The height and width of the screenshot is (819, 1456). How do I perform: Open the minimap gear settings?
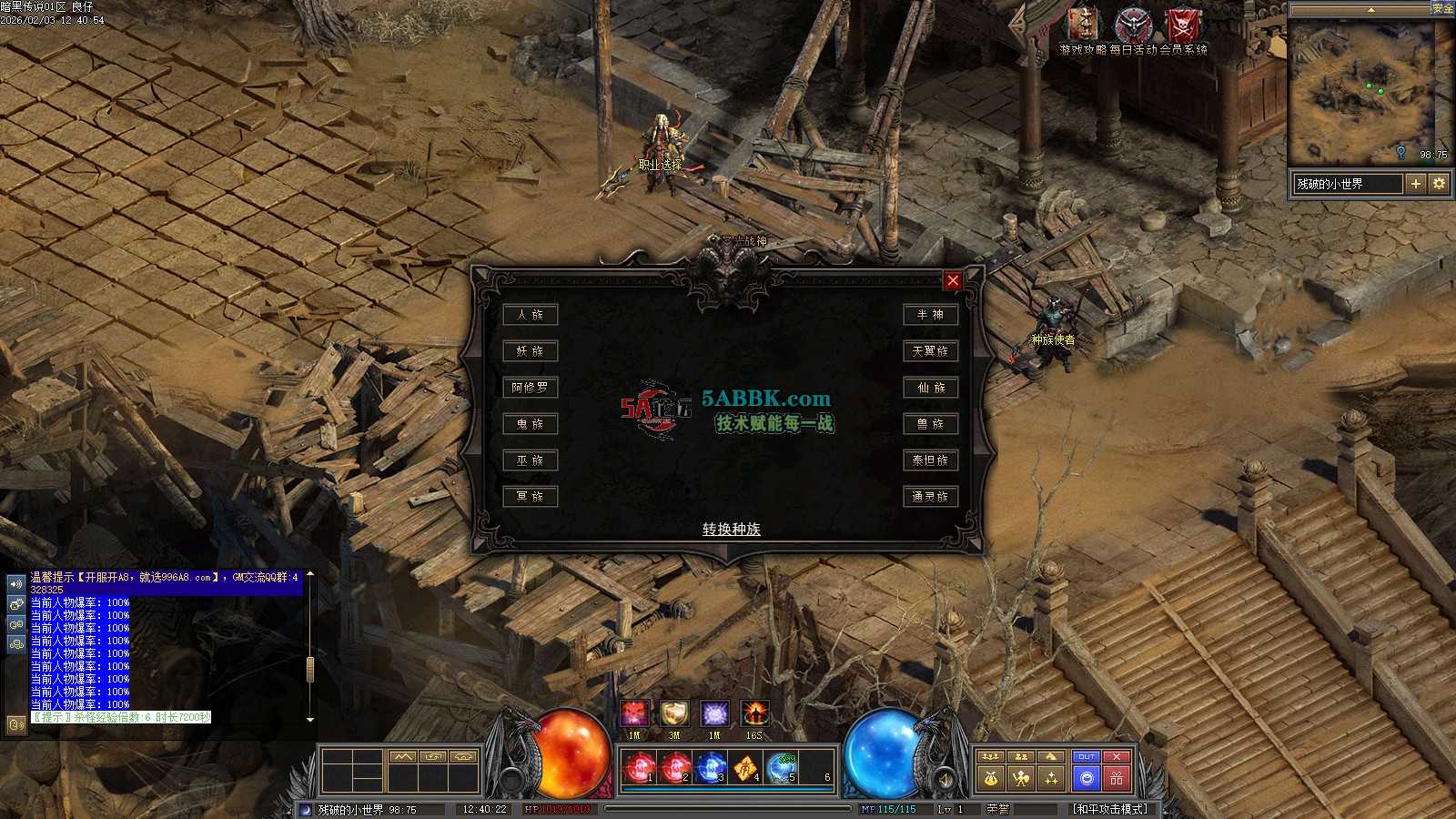tap(1439, 184)
